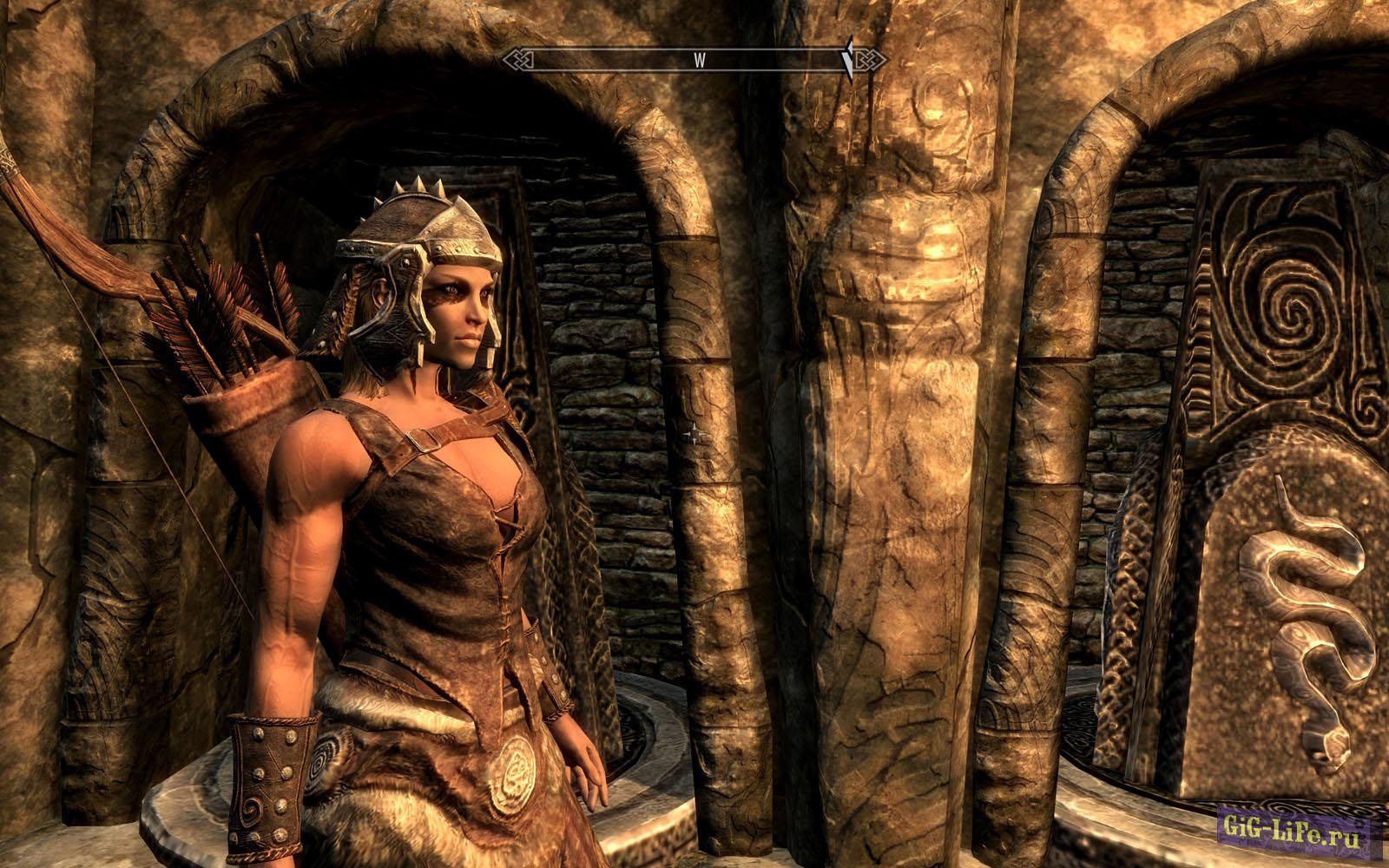Select the compass bar at screen top
Viewport: 1389px width, 868px height.
pyautogui.click(x=694, y=59)
